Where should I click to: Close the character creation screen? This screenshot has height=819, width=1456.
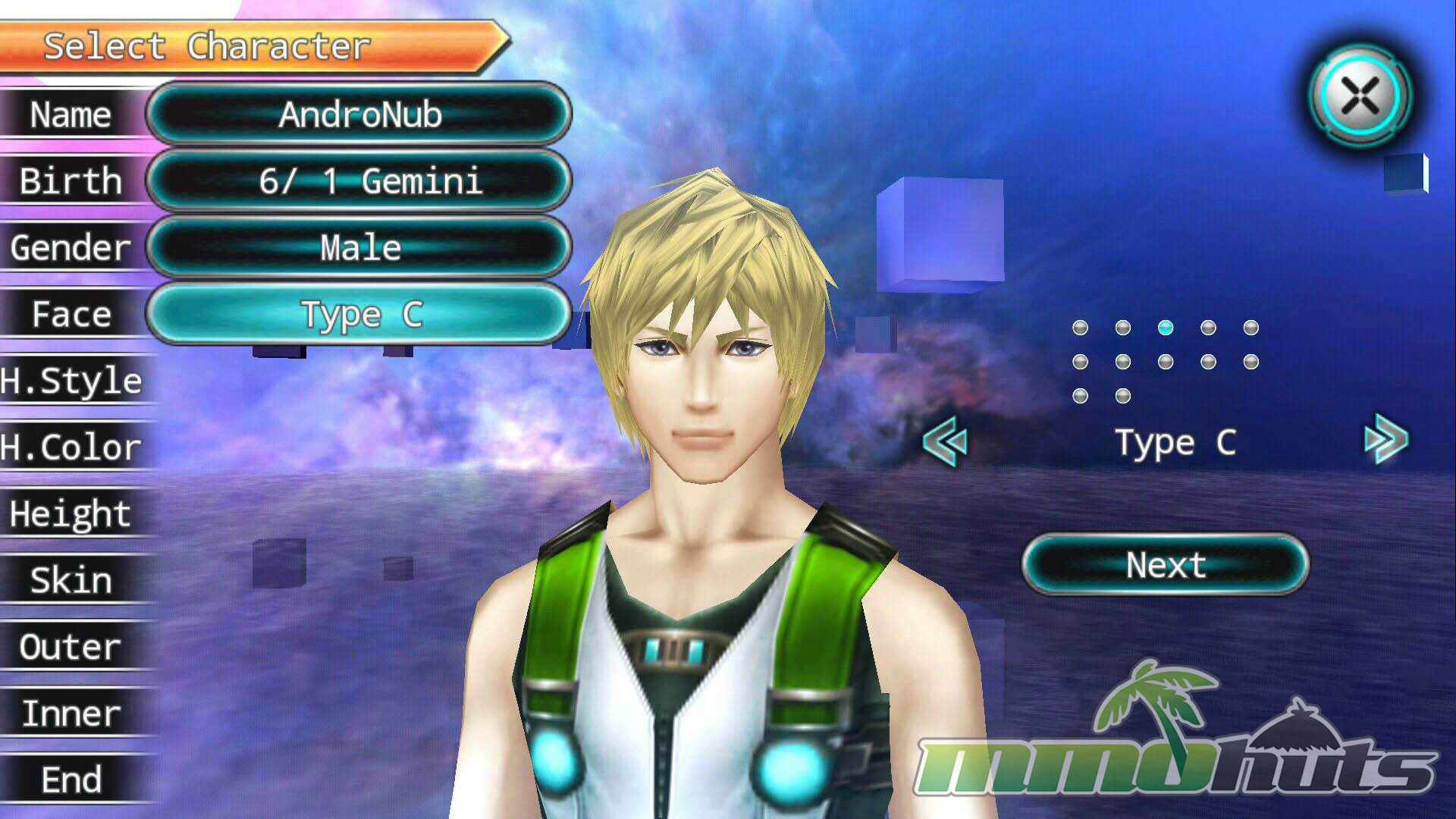pos(1360,96)
